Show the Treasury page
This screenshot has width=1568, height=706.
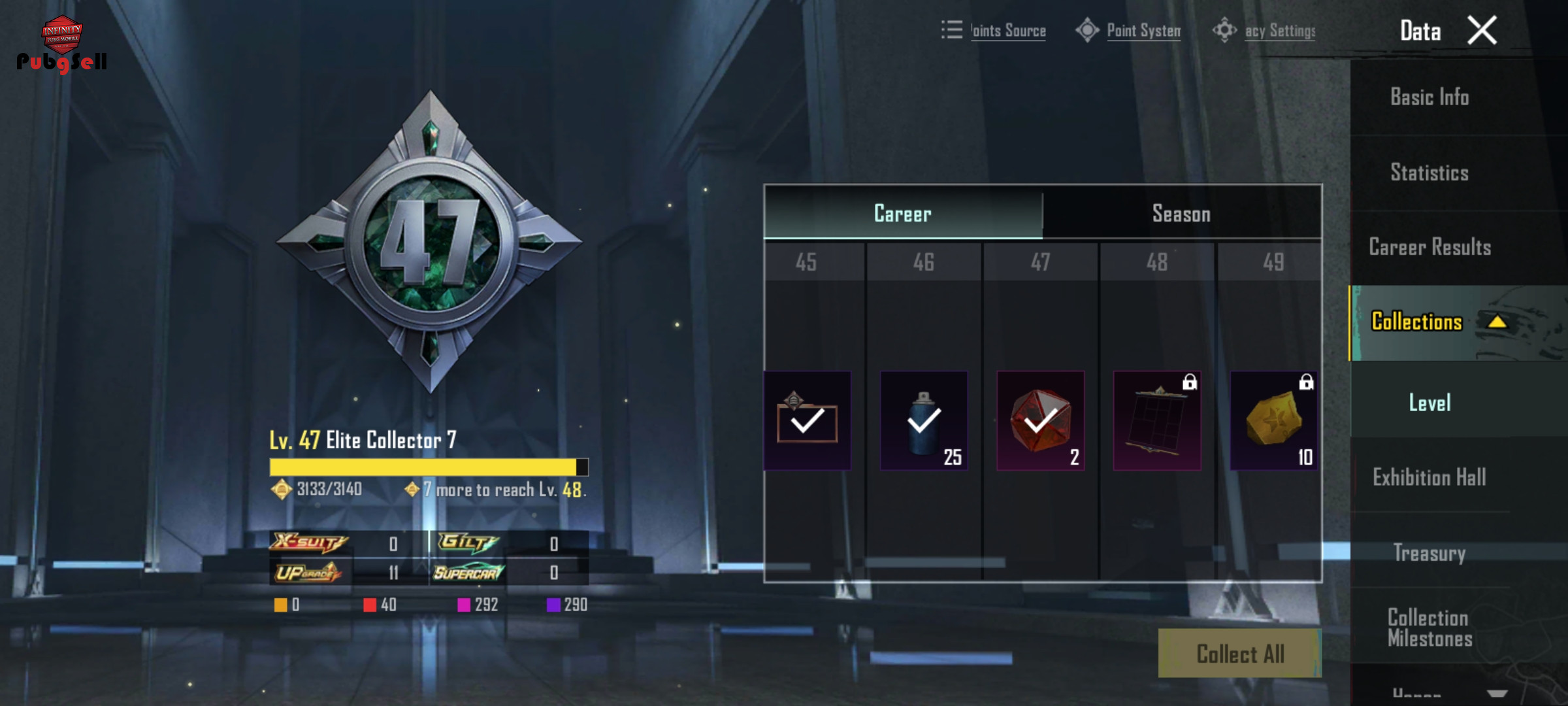[1429, 553]
